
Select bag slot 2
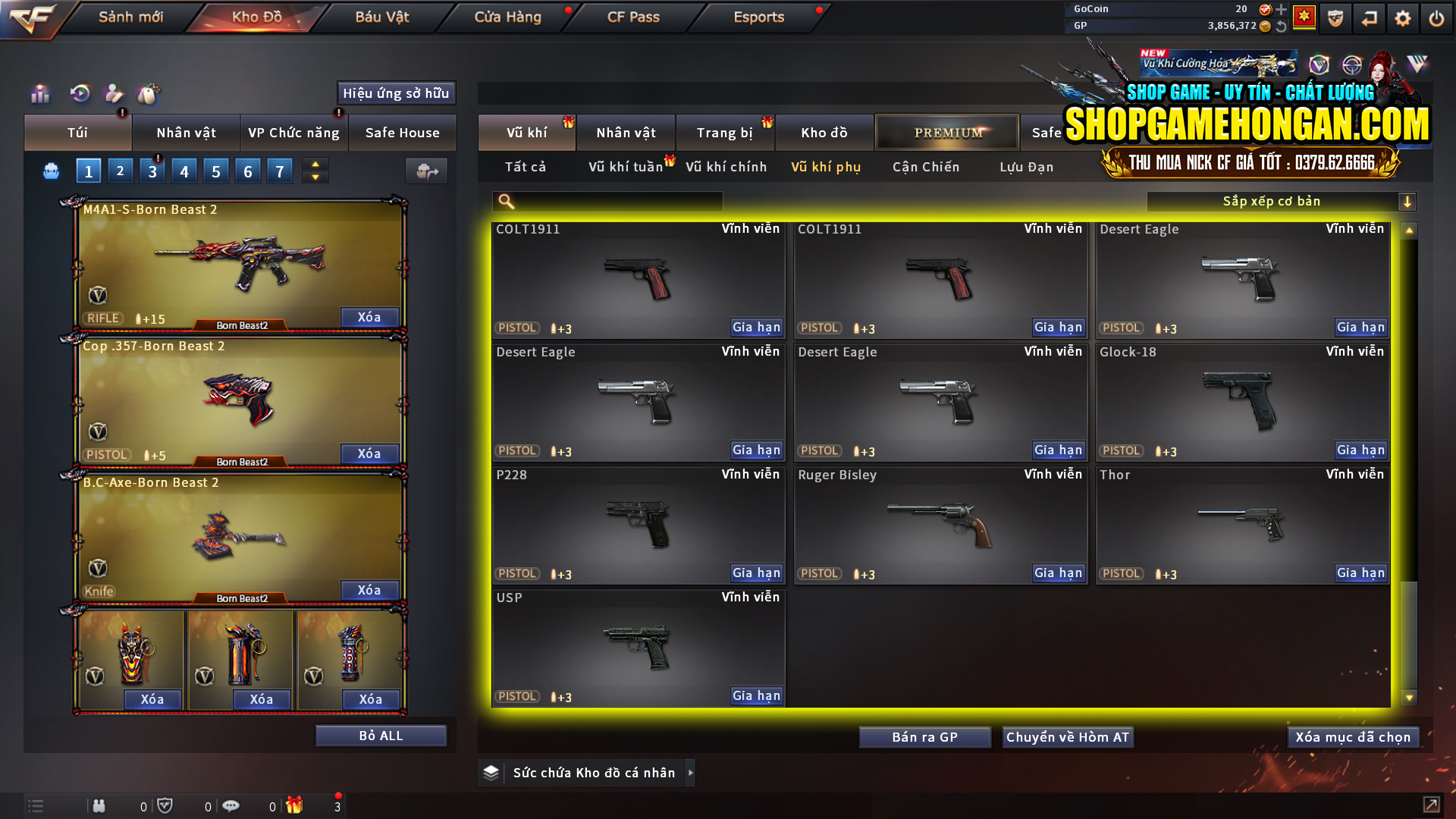[x=120, y=171]
